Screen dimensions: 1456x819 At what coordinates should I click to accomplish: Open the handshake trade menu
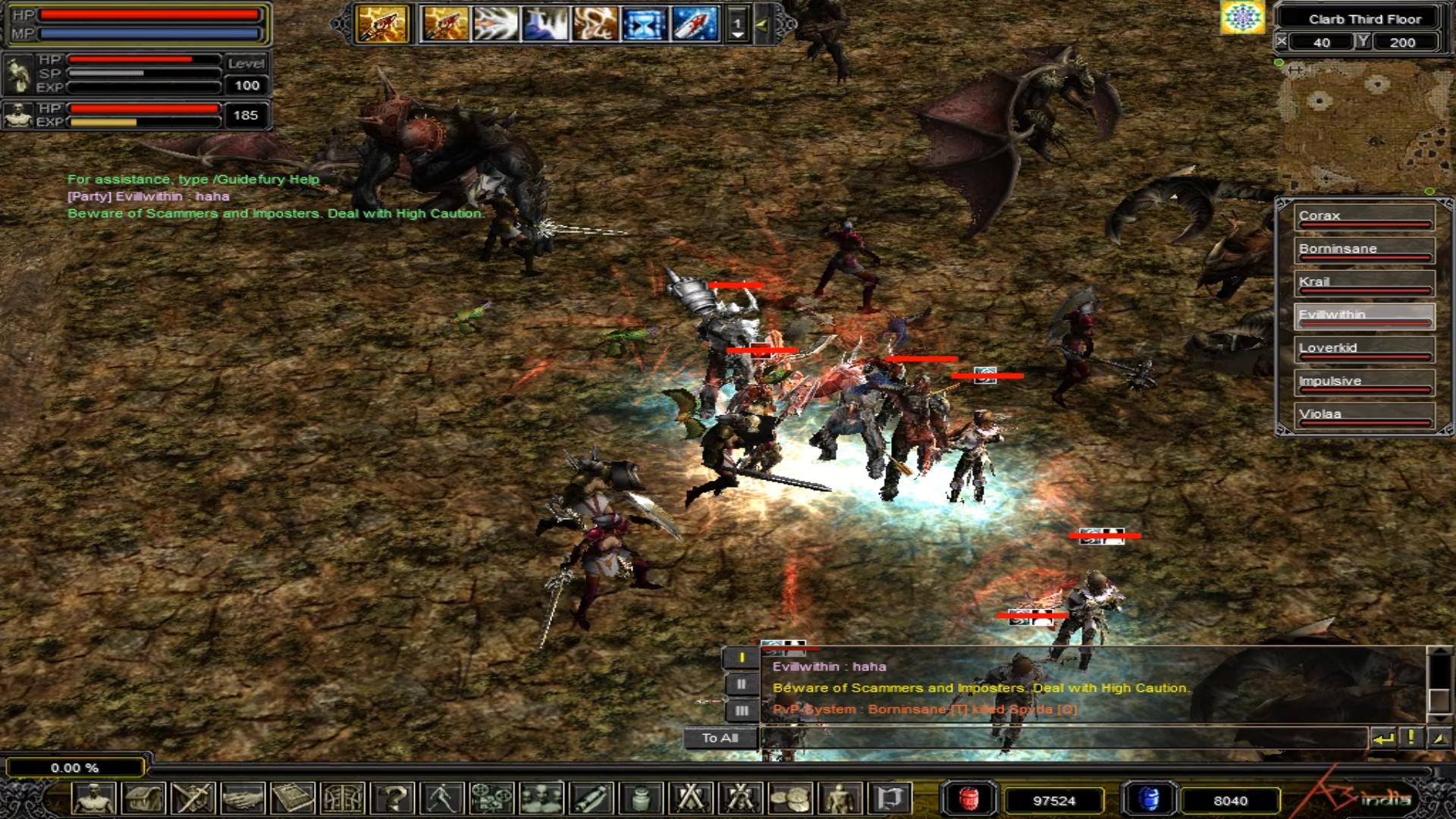coord(243,799)
